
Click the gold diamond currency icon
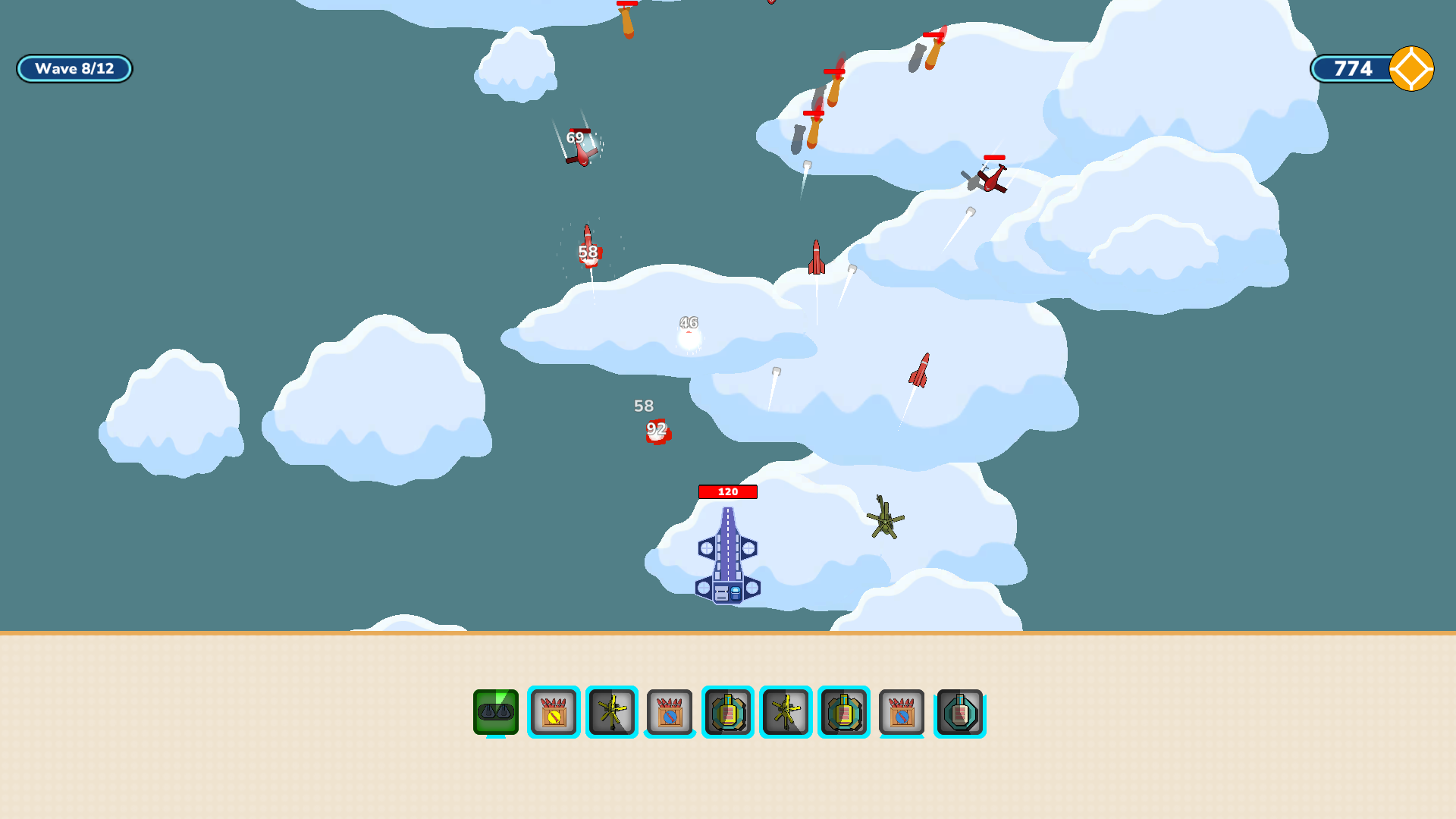(1410, 68)
